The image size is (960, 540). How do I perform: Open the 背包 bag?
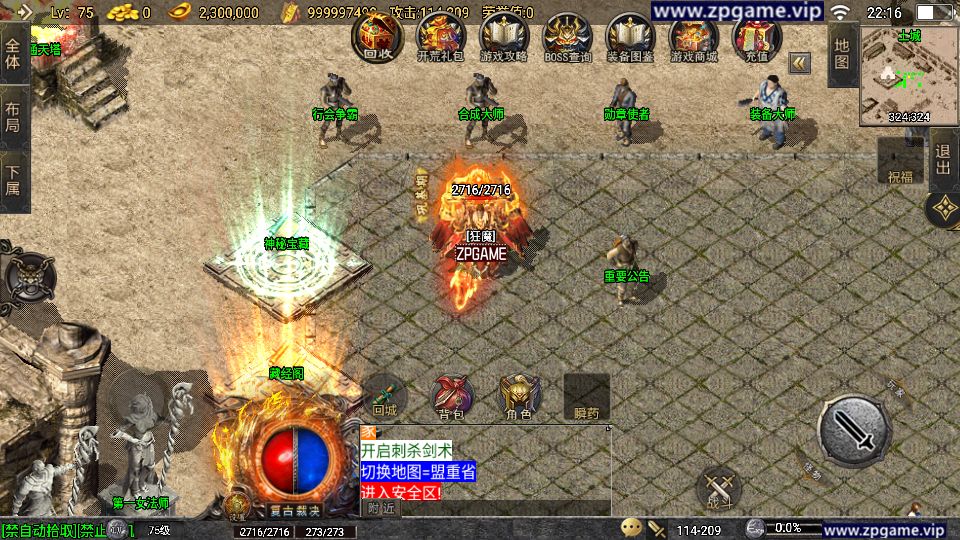[x=451, y=395]
